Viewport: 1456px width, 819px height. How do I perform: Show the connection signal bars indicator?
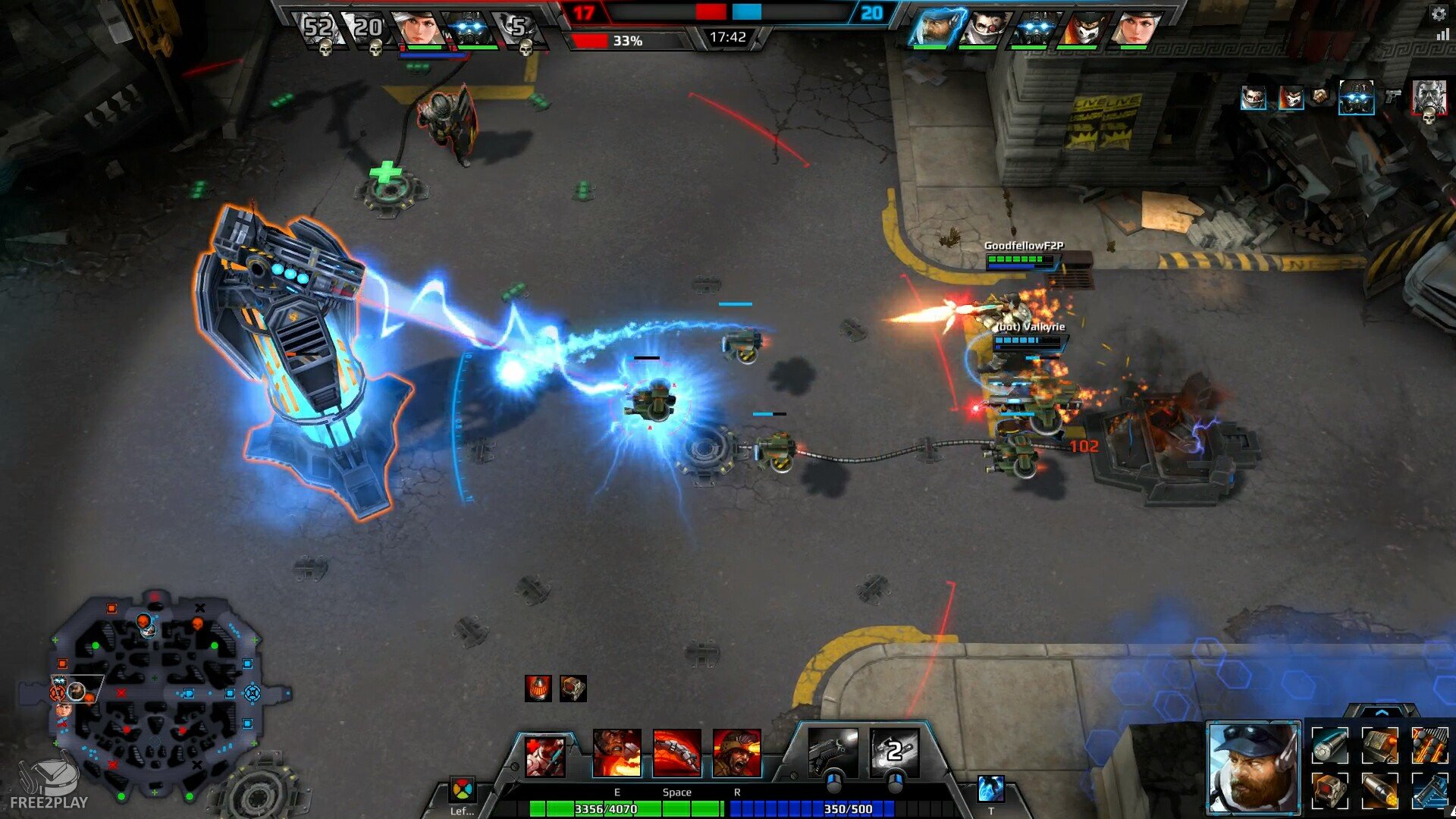pyautogui.click(x=1442, y=35)
